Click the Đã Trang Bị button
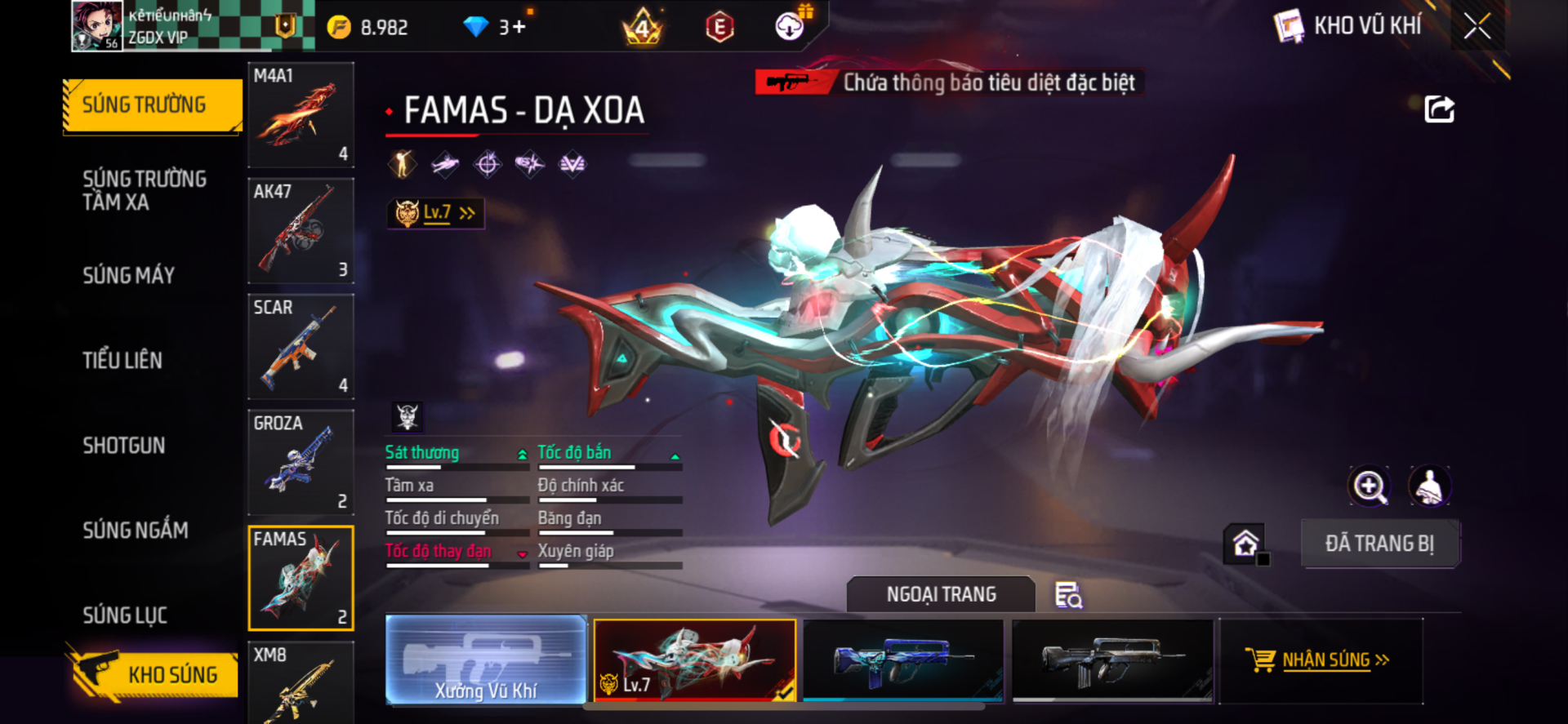This screenshot has width=1568, height=724. point(1379,544)
